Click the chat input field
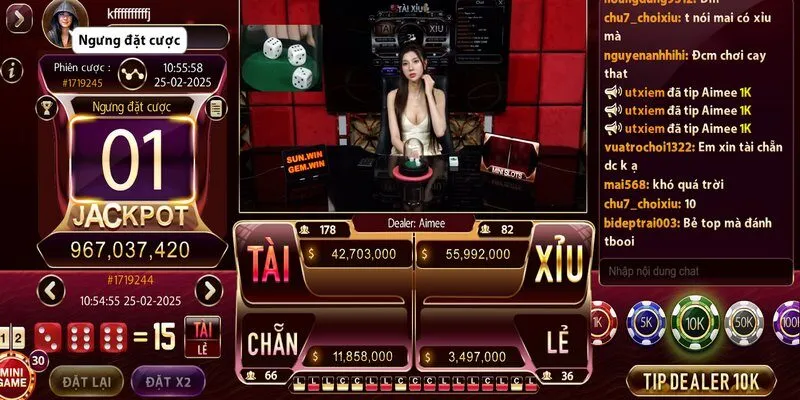 (697, 271)
